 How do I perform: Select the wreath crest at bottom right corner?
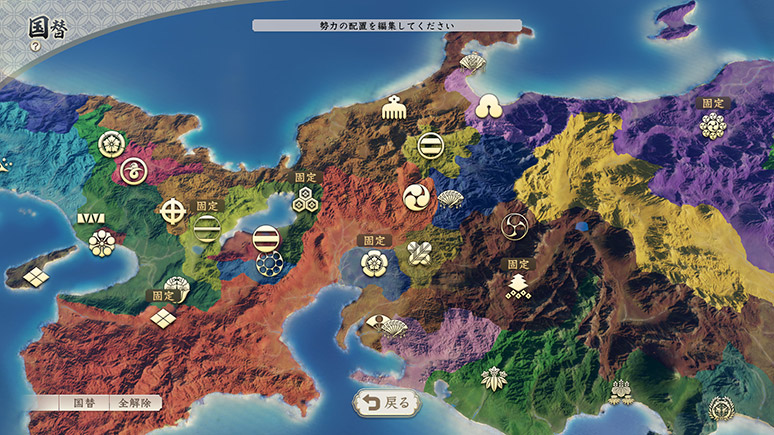[722, 409]
